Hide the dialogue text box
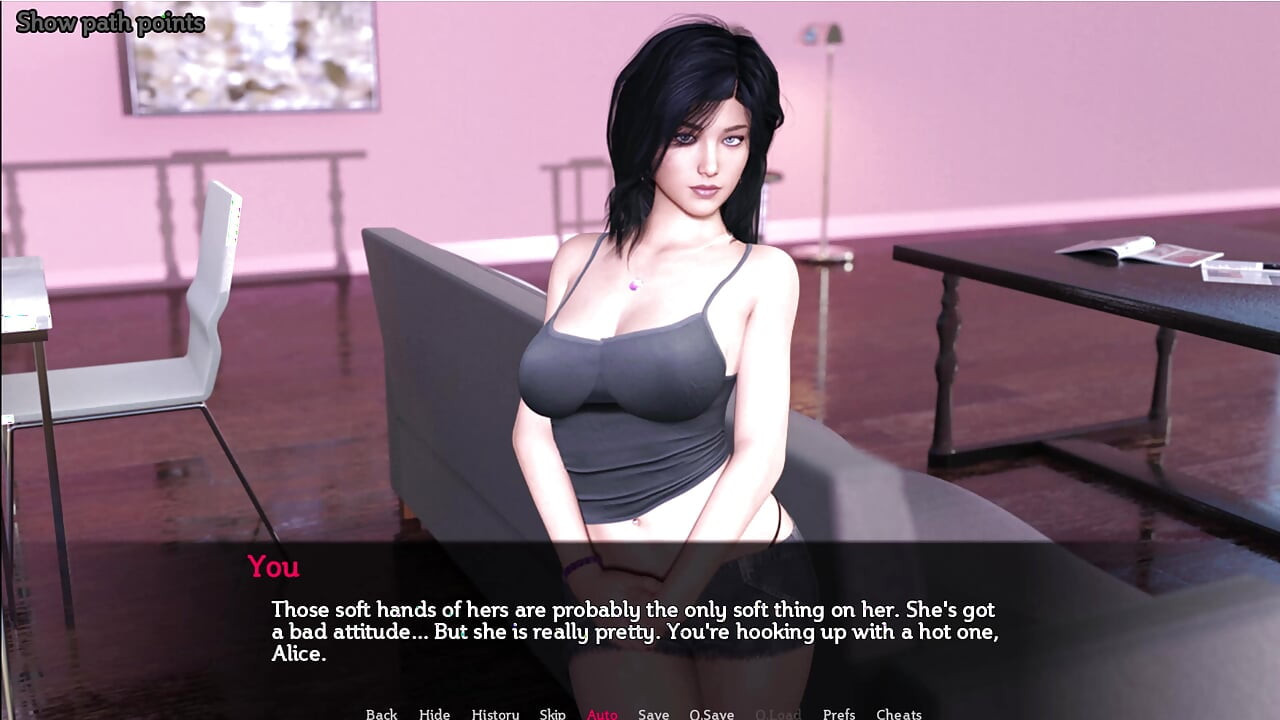This screenshot has height=720, width=1280. coord(434,713)
